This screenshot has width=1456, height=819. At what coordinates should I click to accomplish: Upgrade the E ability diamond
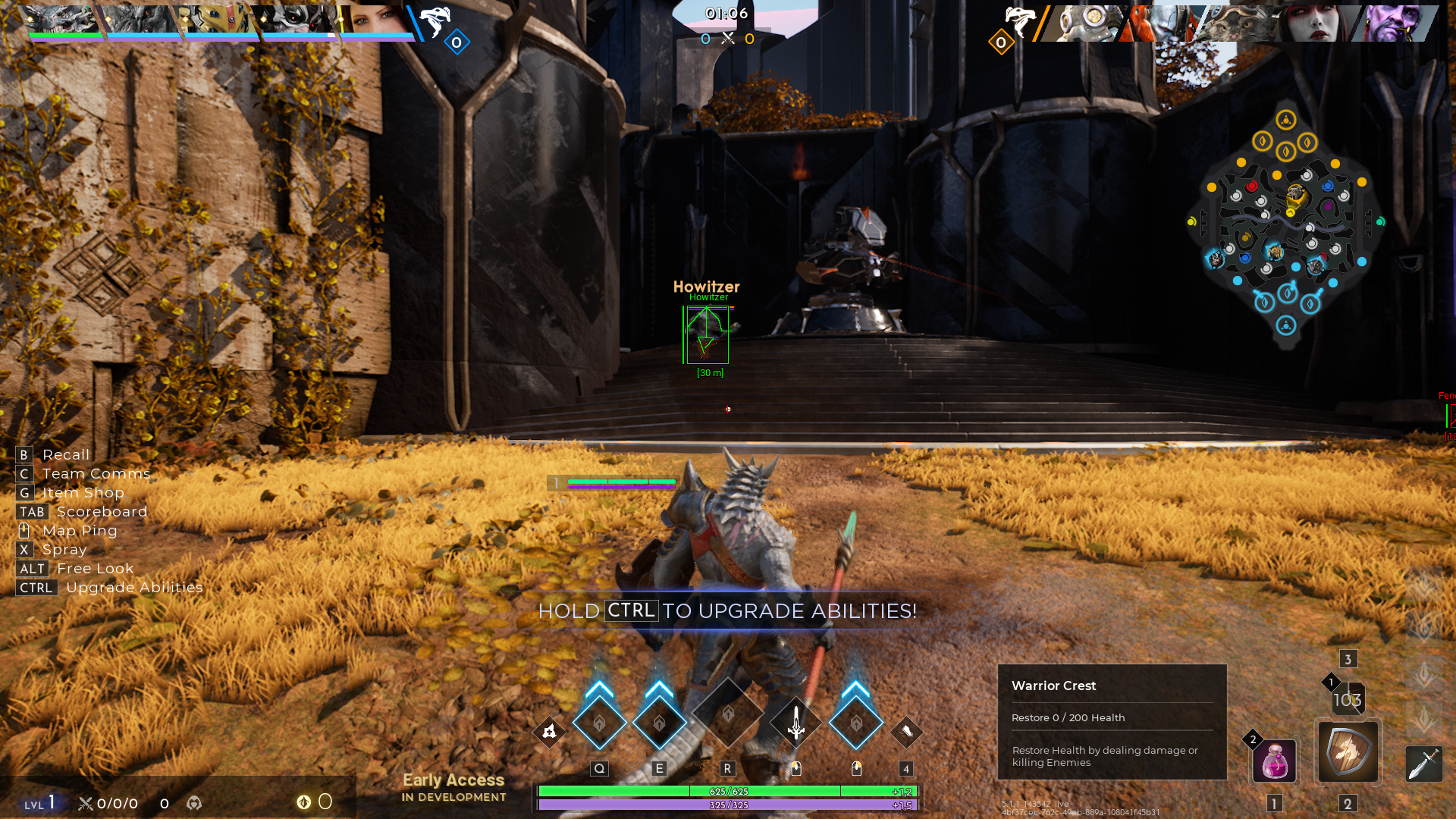[659, 723]
